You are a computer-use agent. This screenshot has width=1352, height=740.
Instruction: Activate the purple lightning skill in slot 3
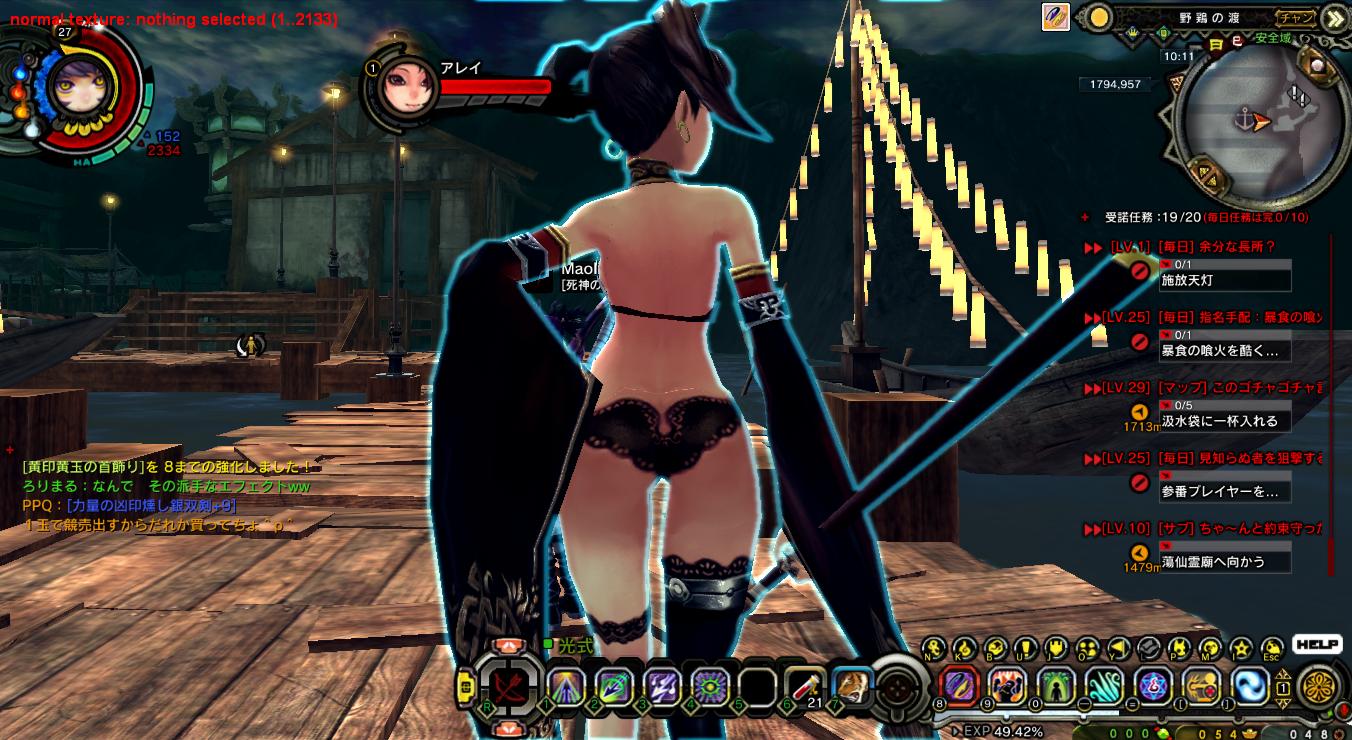click(662, 686)
